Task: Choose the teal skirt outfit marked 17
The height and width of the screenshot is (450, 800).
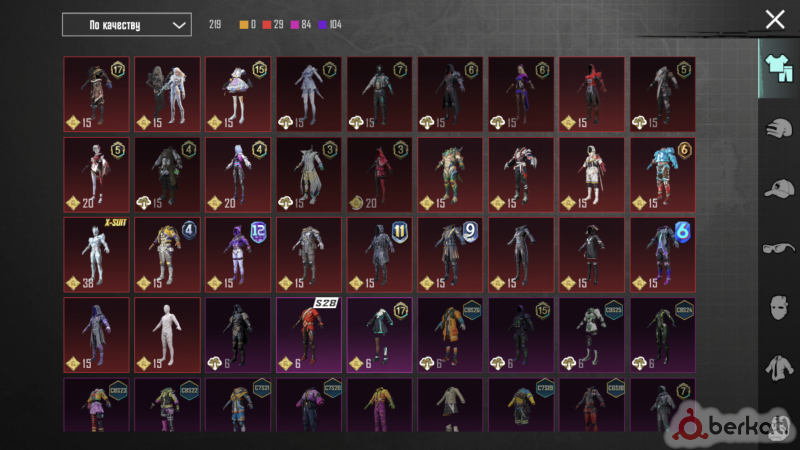Action: point(380,334)
